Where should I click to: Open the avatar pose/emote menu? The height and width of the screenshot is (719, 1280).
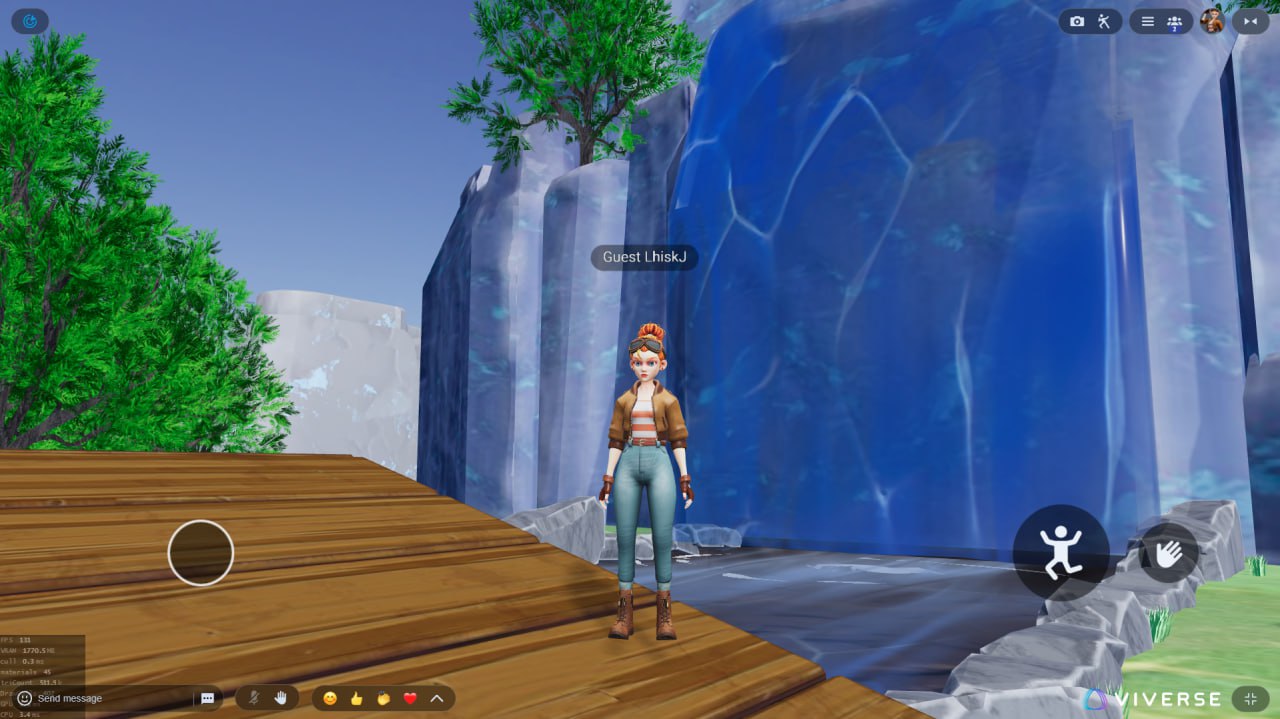click(1104, 21)
